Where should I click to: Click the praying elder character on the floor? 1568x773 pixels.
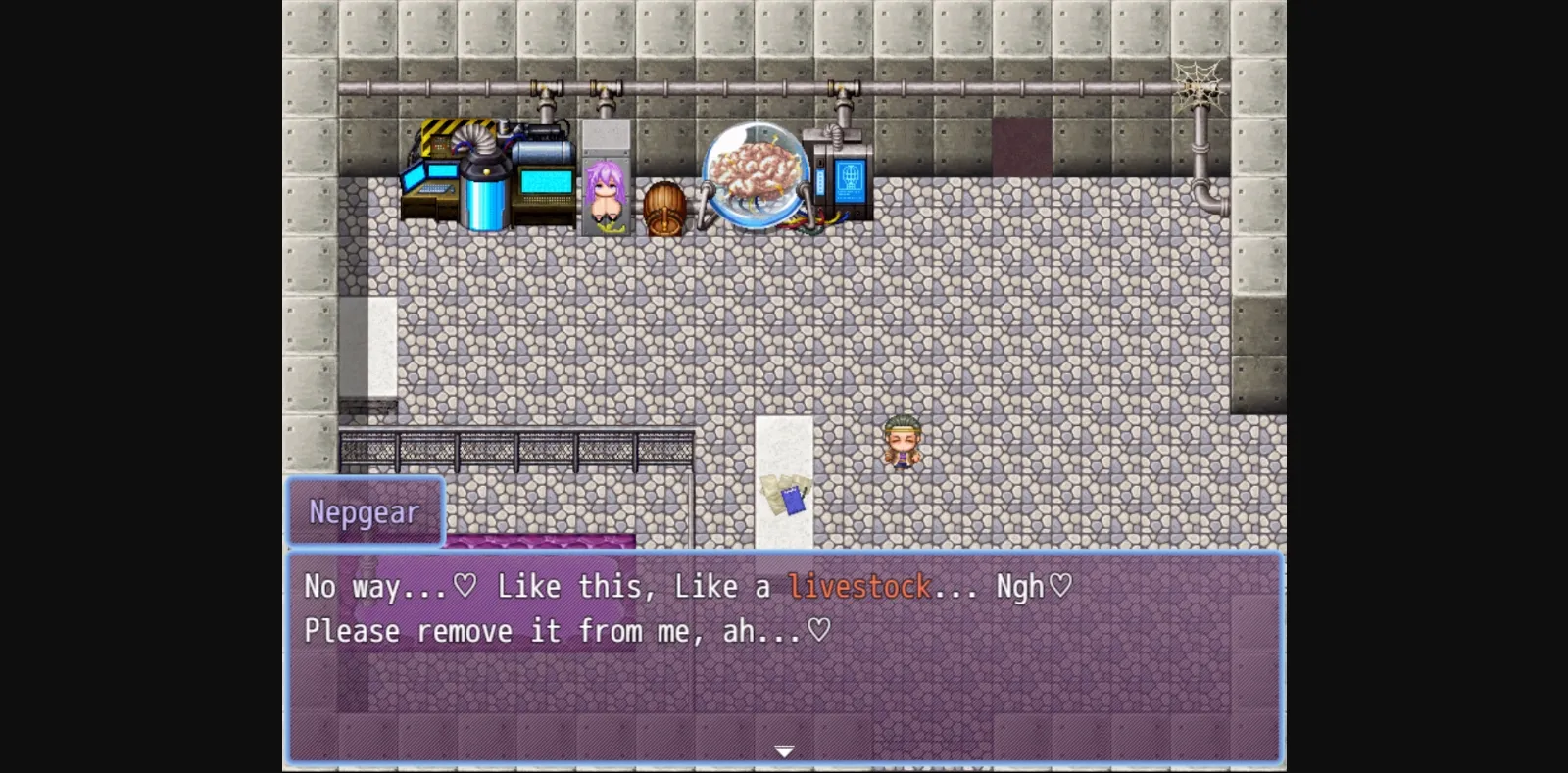901,442
